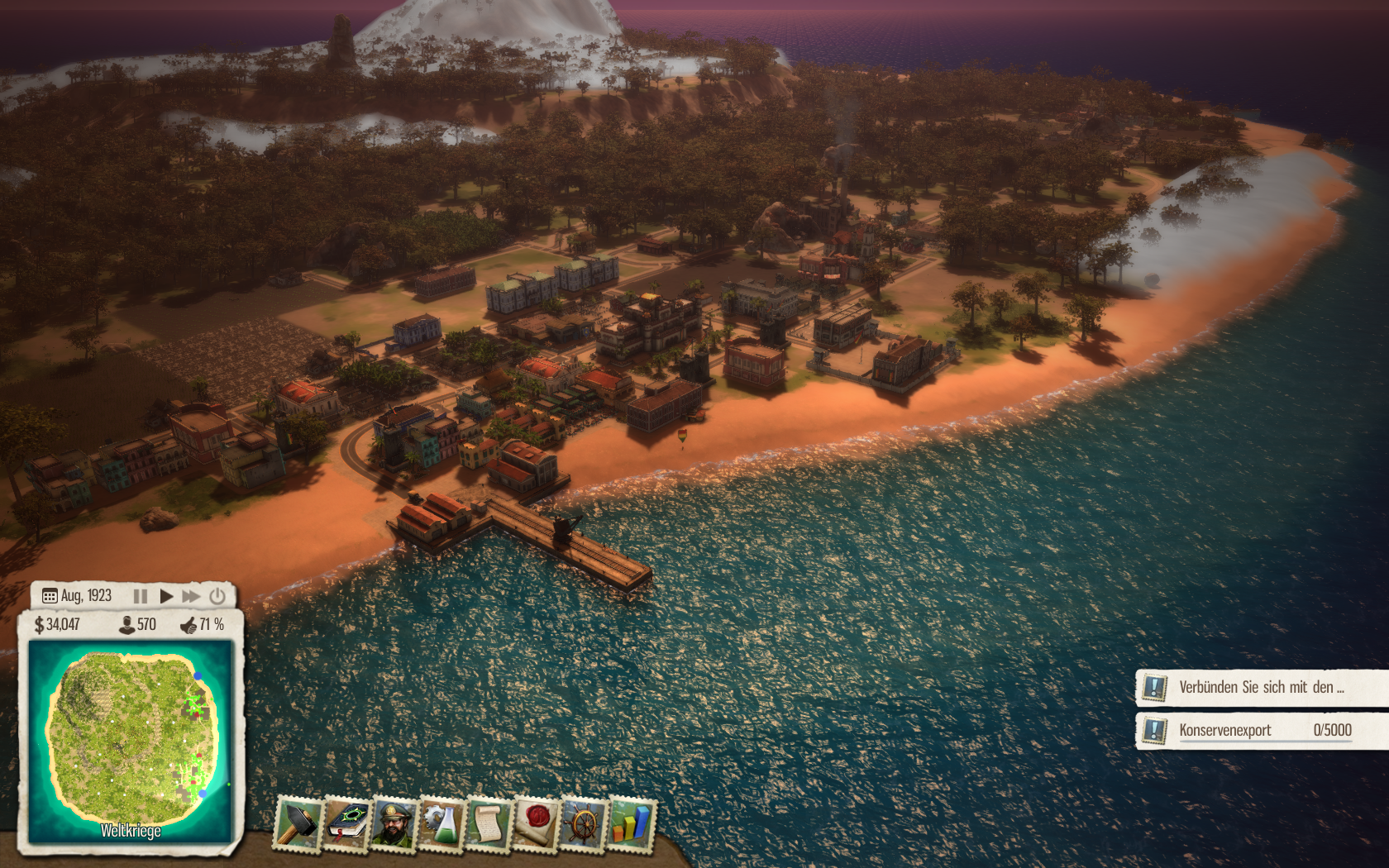Set game speed to normal play
Screen dimensions: 1389x868
[166, 596]
